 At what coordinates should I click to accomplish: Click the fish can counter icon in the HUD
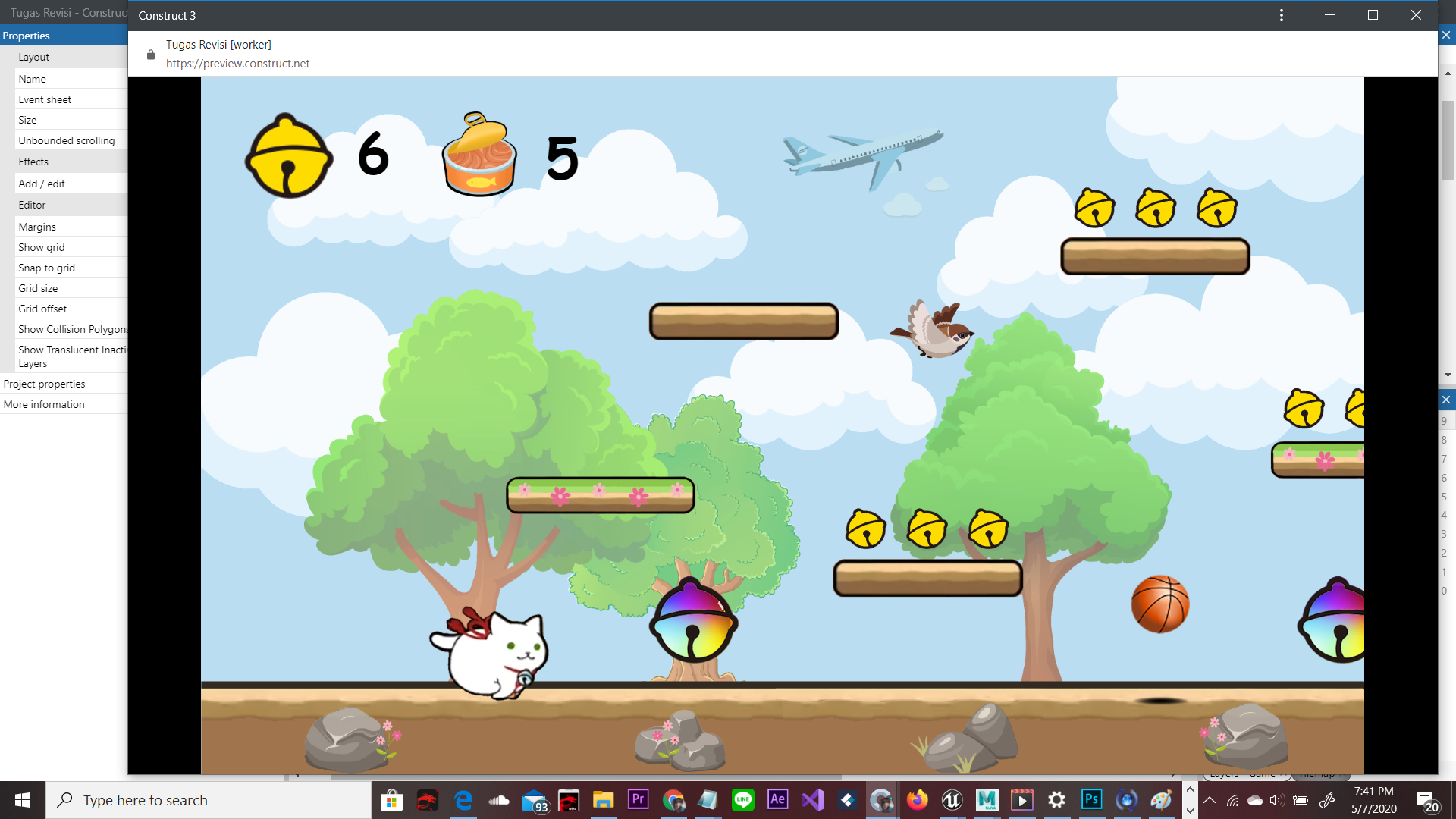pos(479,155)
